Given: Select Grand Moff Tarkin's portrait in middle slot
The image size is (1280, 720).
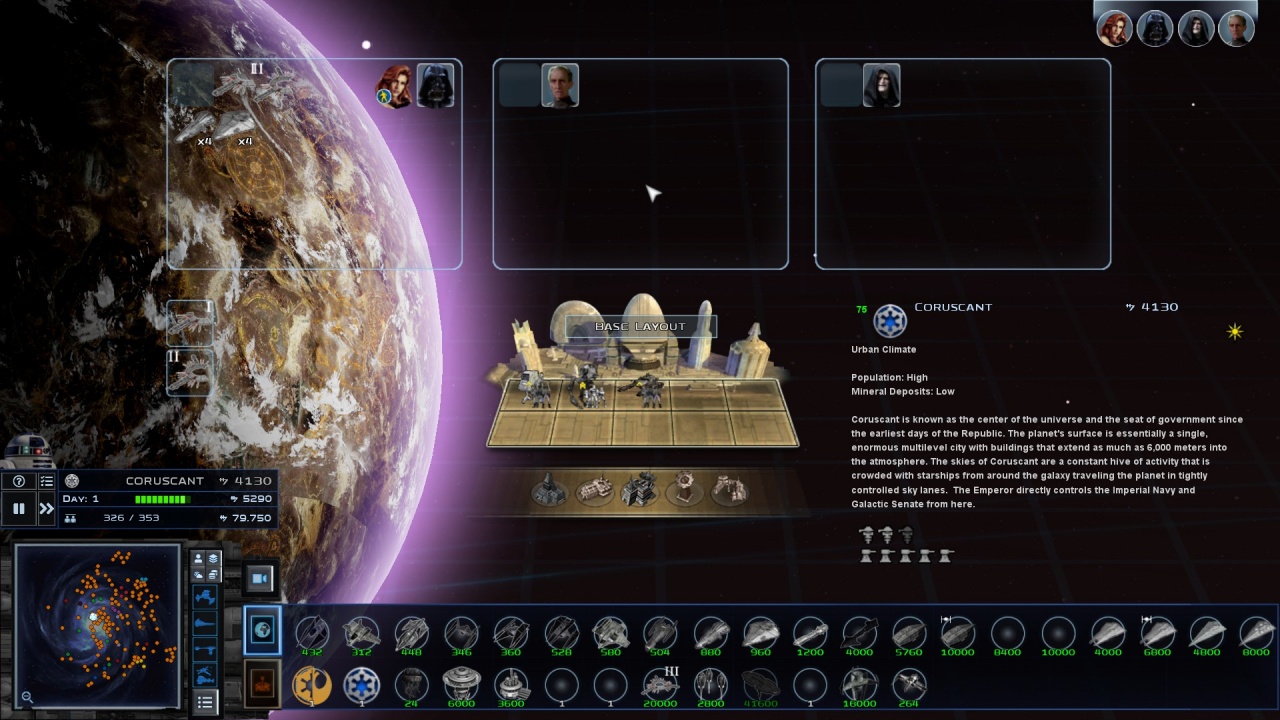Looking at the screenshot, I should coord(560,86).
